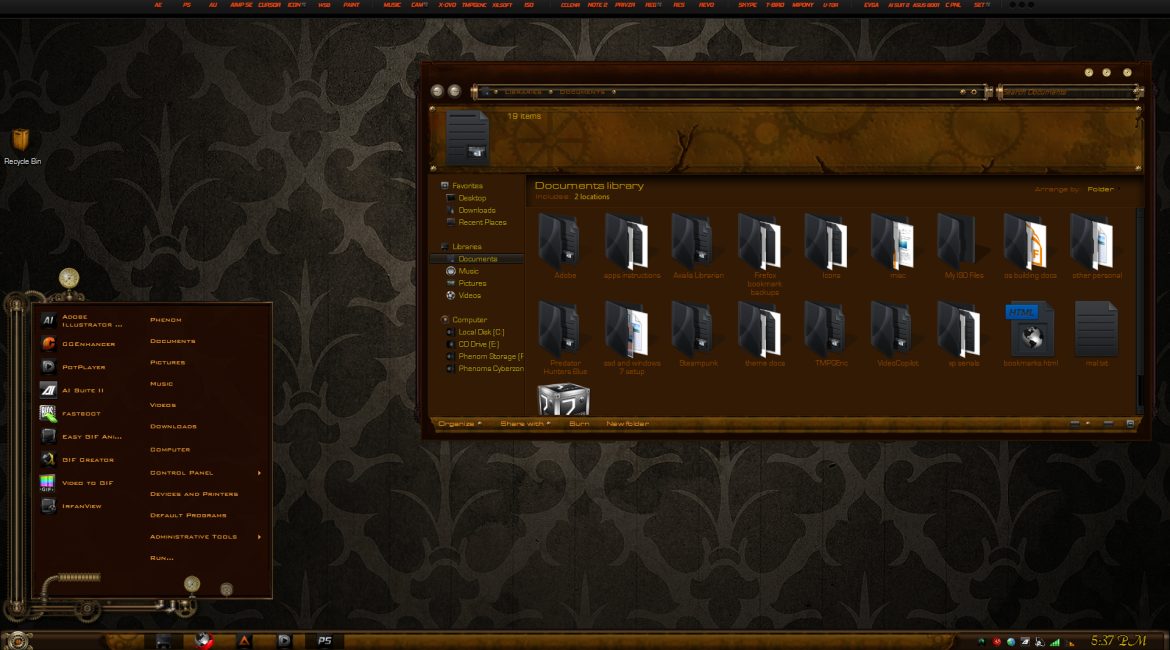Go to Desktop under Favorites
Screen dimensions: 1170x650
click(x=472, y=198)
